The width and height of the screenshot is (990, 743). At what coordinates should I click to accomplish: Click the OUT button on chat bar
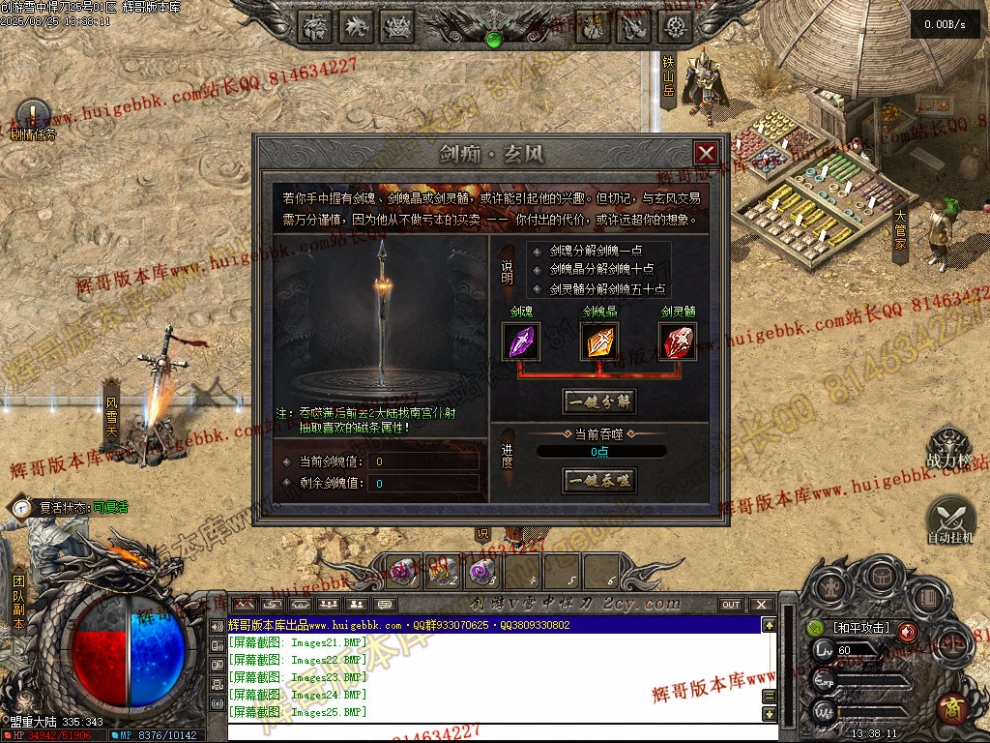click(x=731, y=604)
